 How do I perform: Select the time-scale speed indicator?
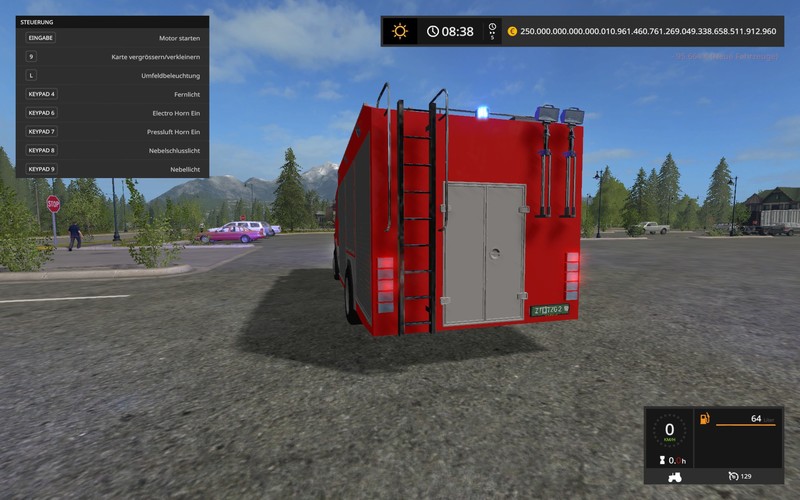pyautogui.click(x=491, y=31)
